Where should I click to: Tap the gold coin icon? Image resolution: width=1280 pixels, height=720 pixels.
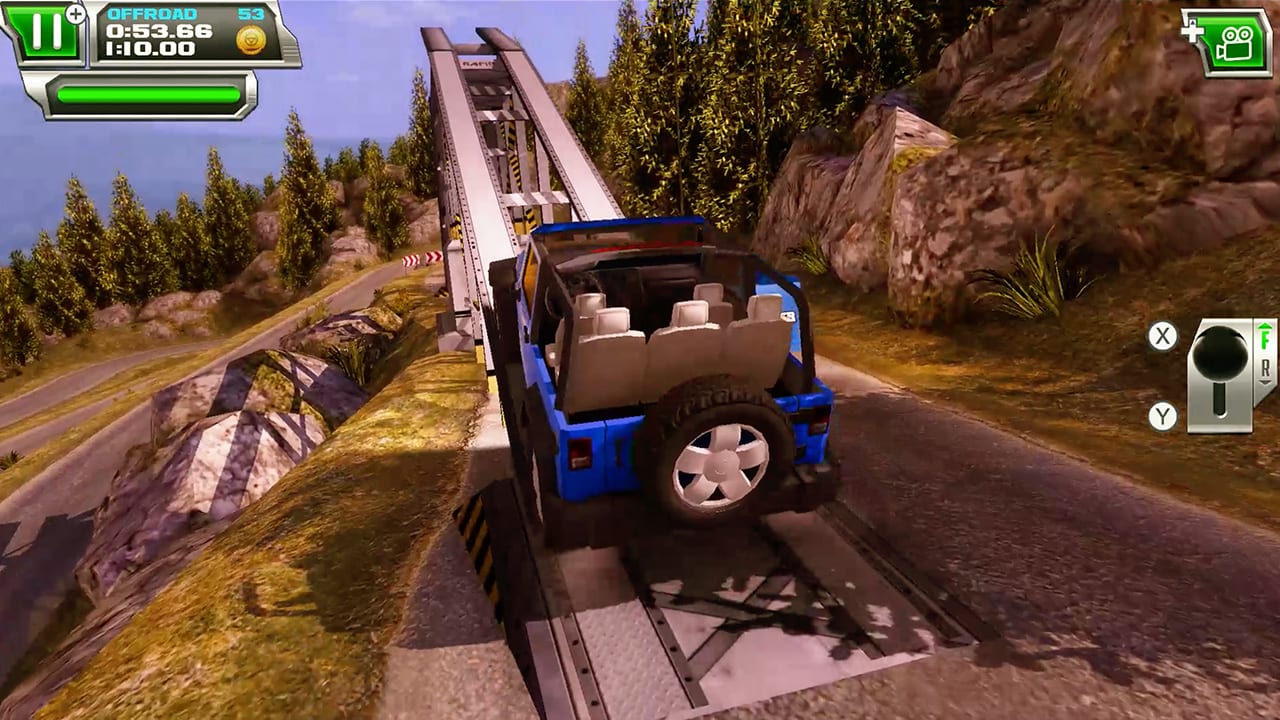pyautogui.click(x=250, y=38)
